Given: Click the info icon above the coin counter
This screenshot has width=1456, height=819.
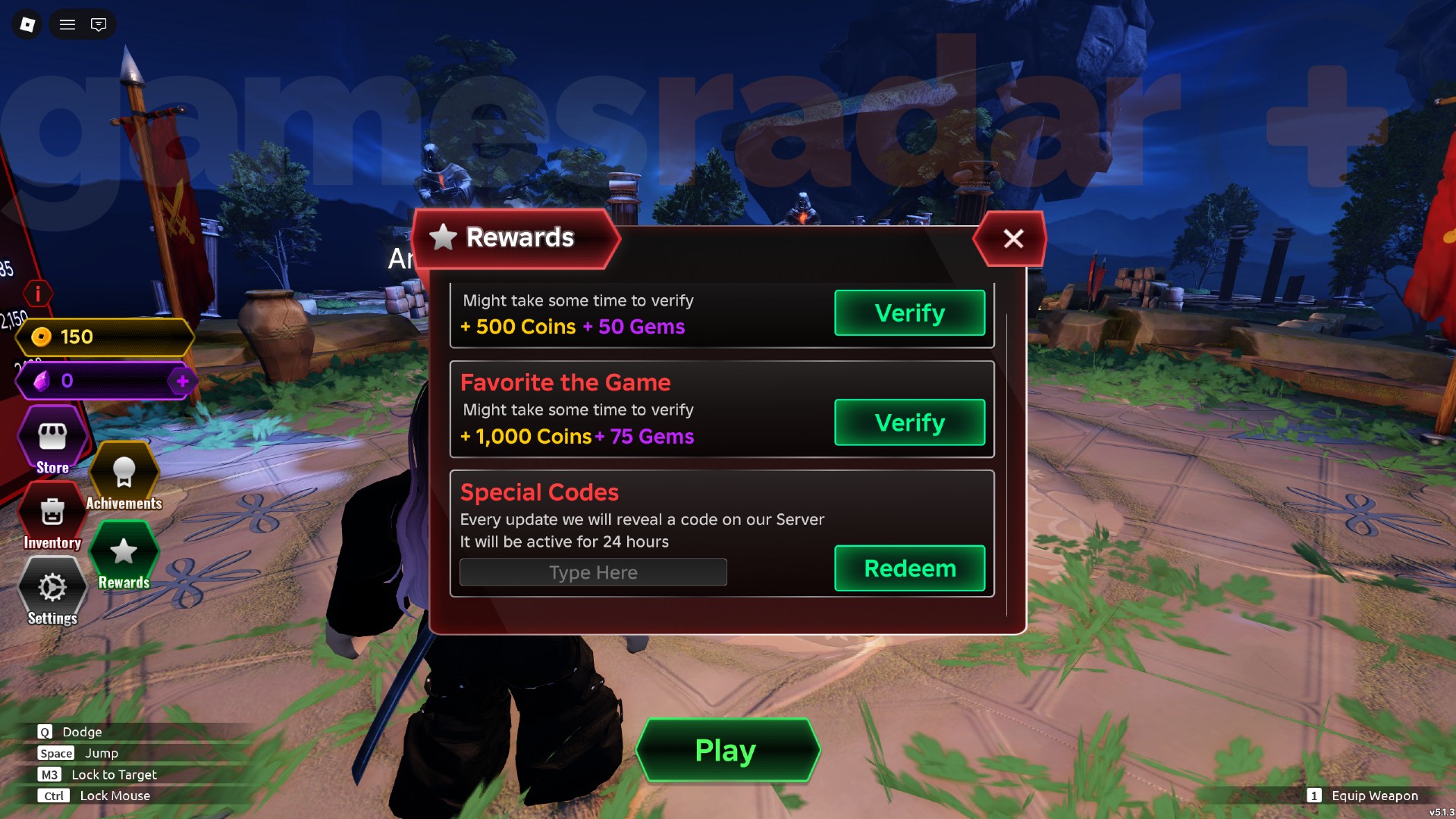Looking at the screenshot, I should click(38, 294).
